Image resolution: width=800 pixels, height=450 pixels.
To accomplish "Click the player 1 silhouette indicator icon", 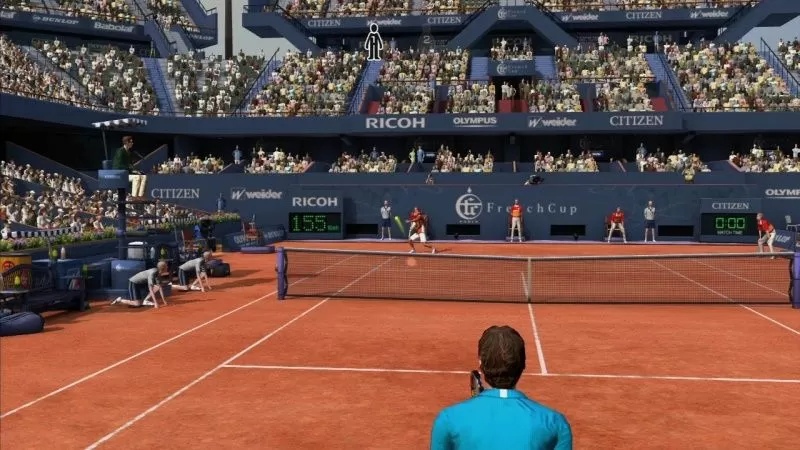I will tap(373, 42).
